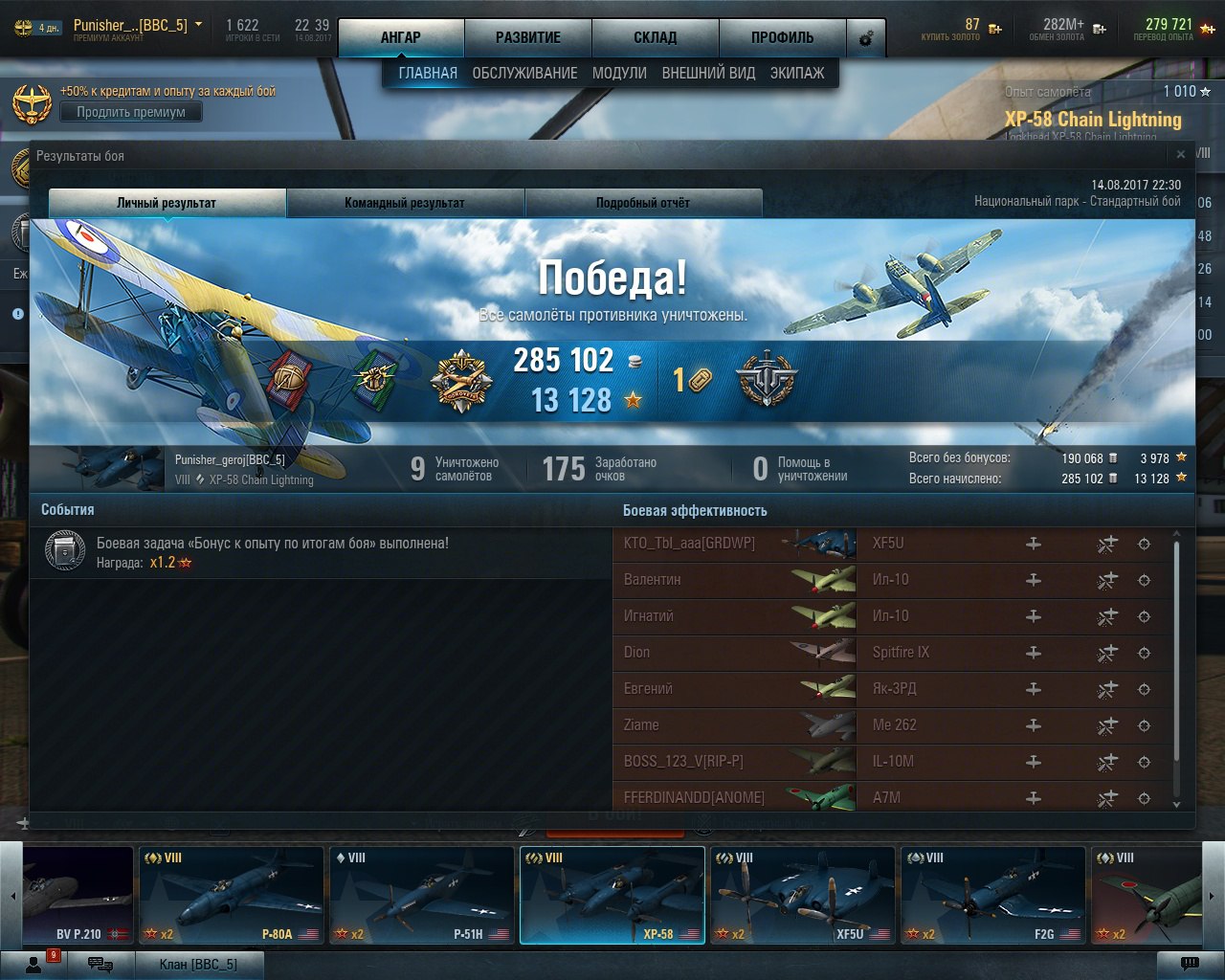Choose the ОБСЛУЖИВАНИЕ submenu
The width and height of the screenshot is (1225, 980).
(524, 73)
